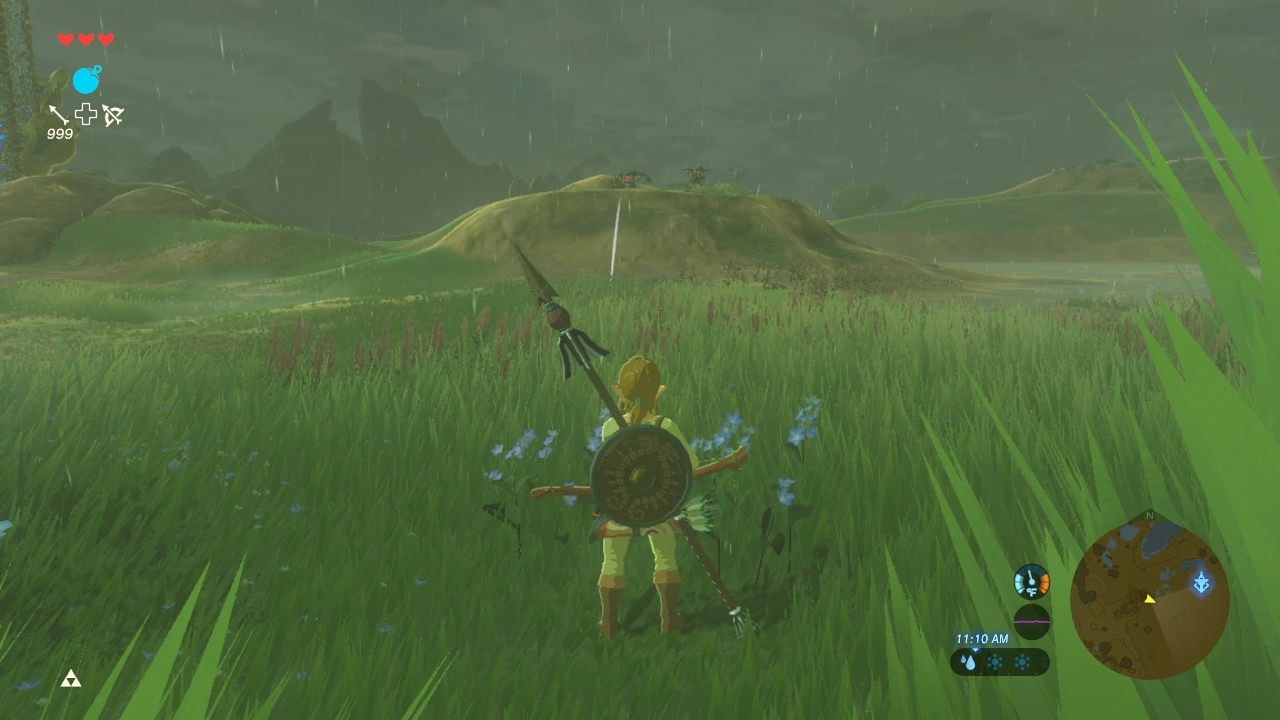Click the arrow ammo icon
This screenshot has height=720, width=1280.
[x=58, y=114]
